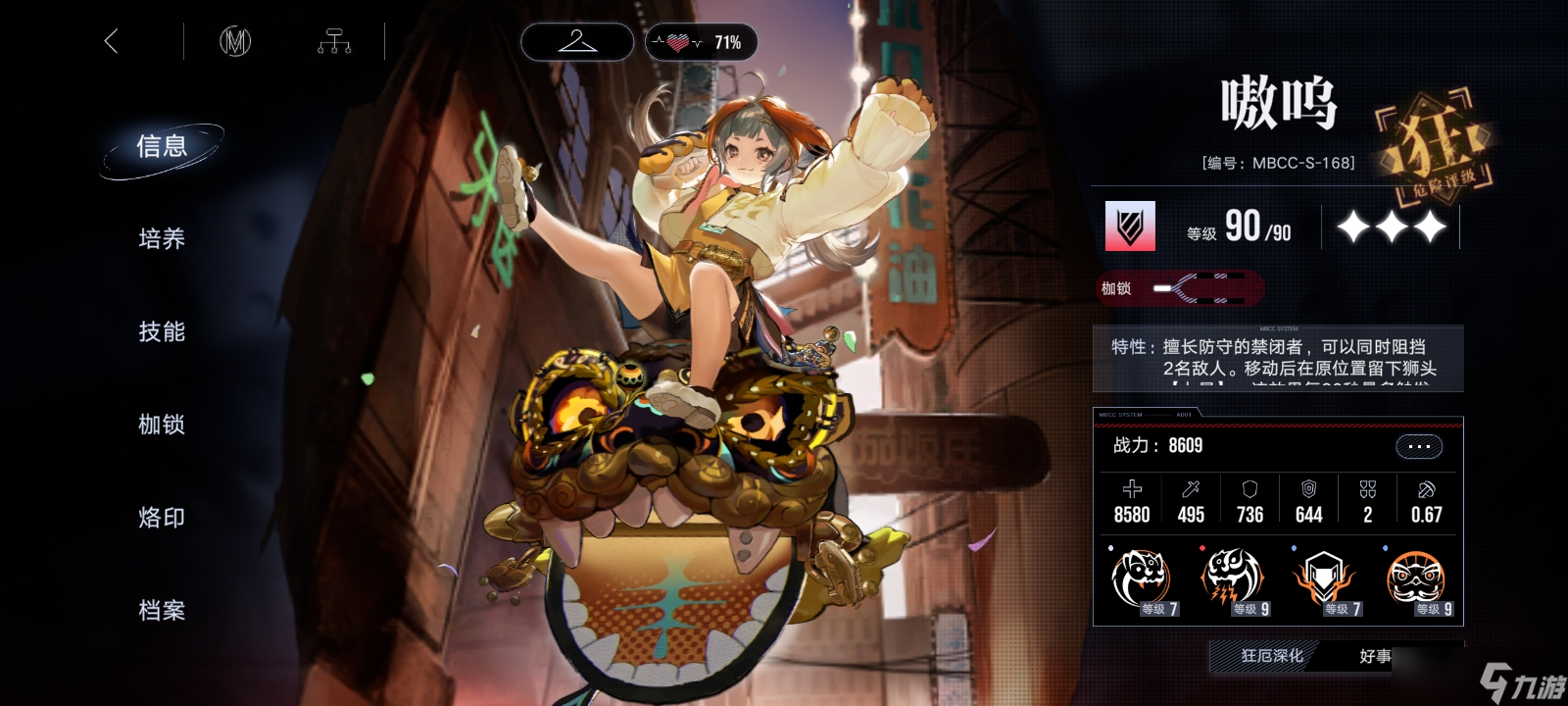Open the outfit hanger button
This screenshot has height=706, width=1568.
tap(577, 42)
